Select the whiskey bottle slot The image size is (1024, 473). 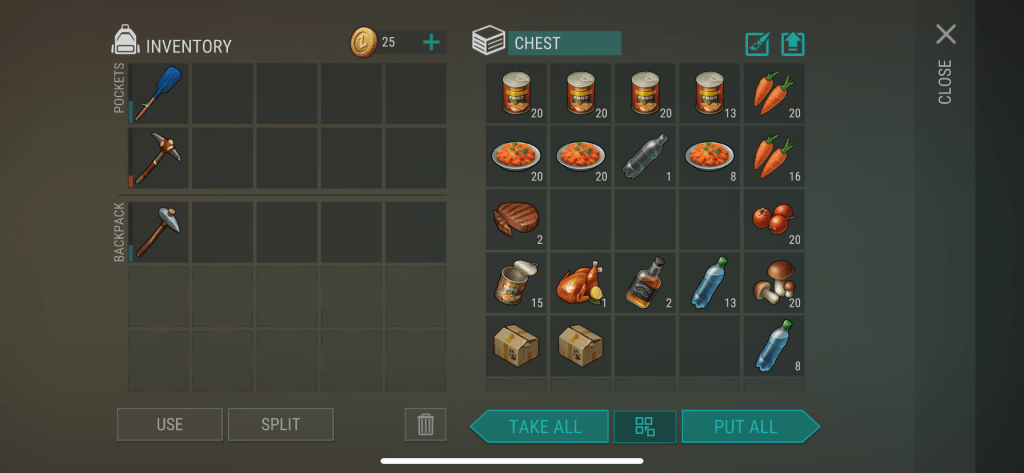tap(645, 284)
